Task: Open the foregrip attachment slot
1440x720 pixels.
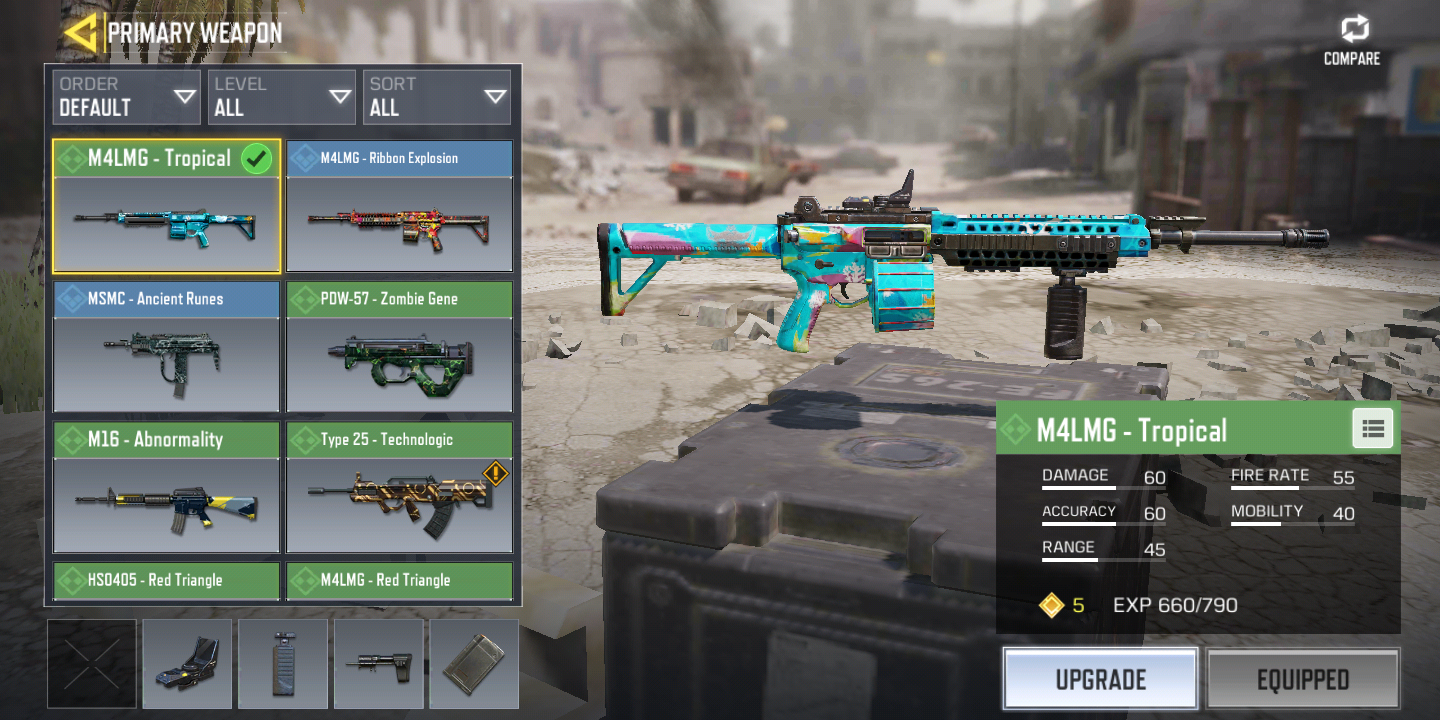Action: 283,664
